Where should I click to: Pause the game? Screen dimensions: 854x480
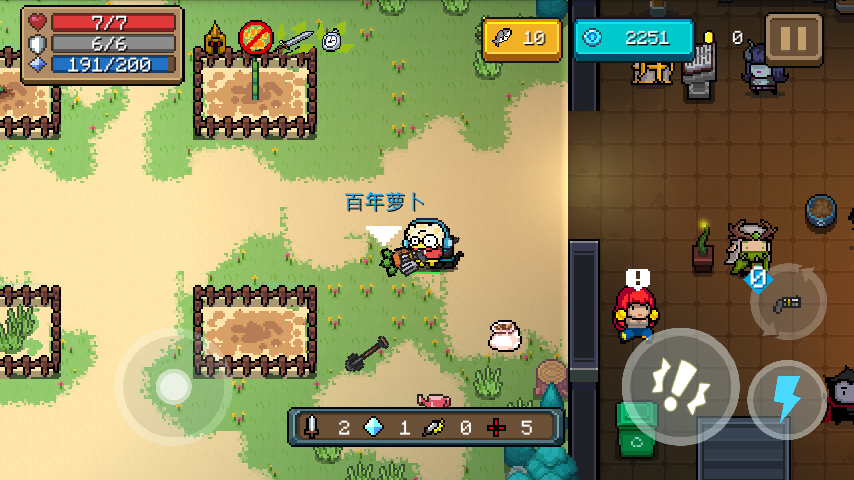point(793,39)
